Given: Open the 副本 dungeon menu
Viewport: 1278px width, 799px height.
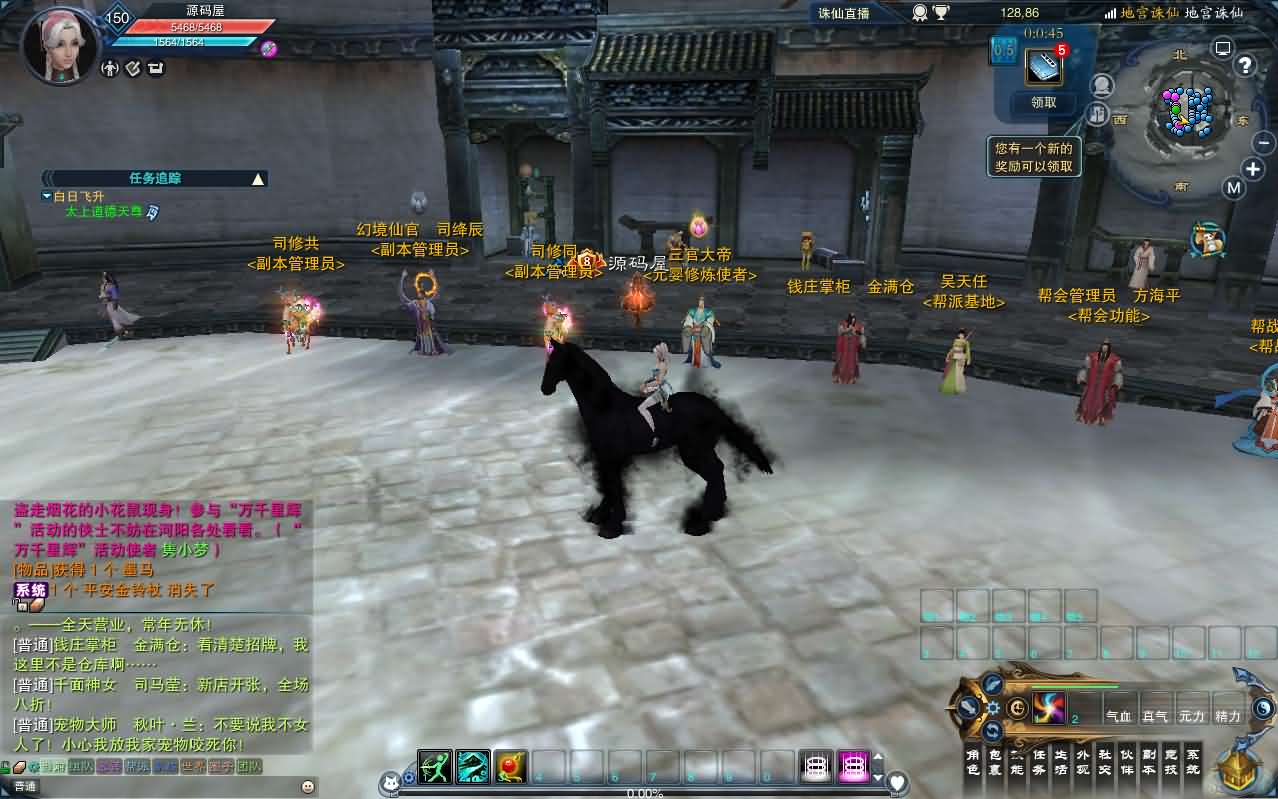Looking at the screenshot, I should point(1148,762).
